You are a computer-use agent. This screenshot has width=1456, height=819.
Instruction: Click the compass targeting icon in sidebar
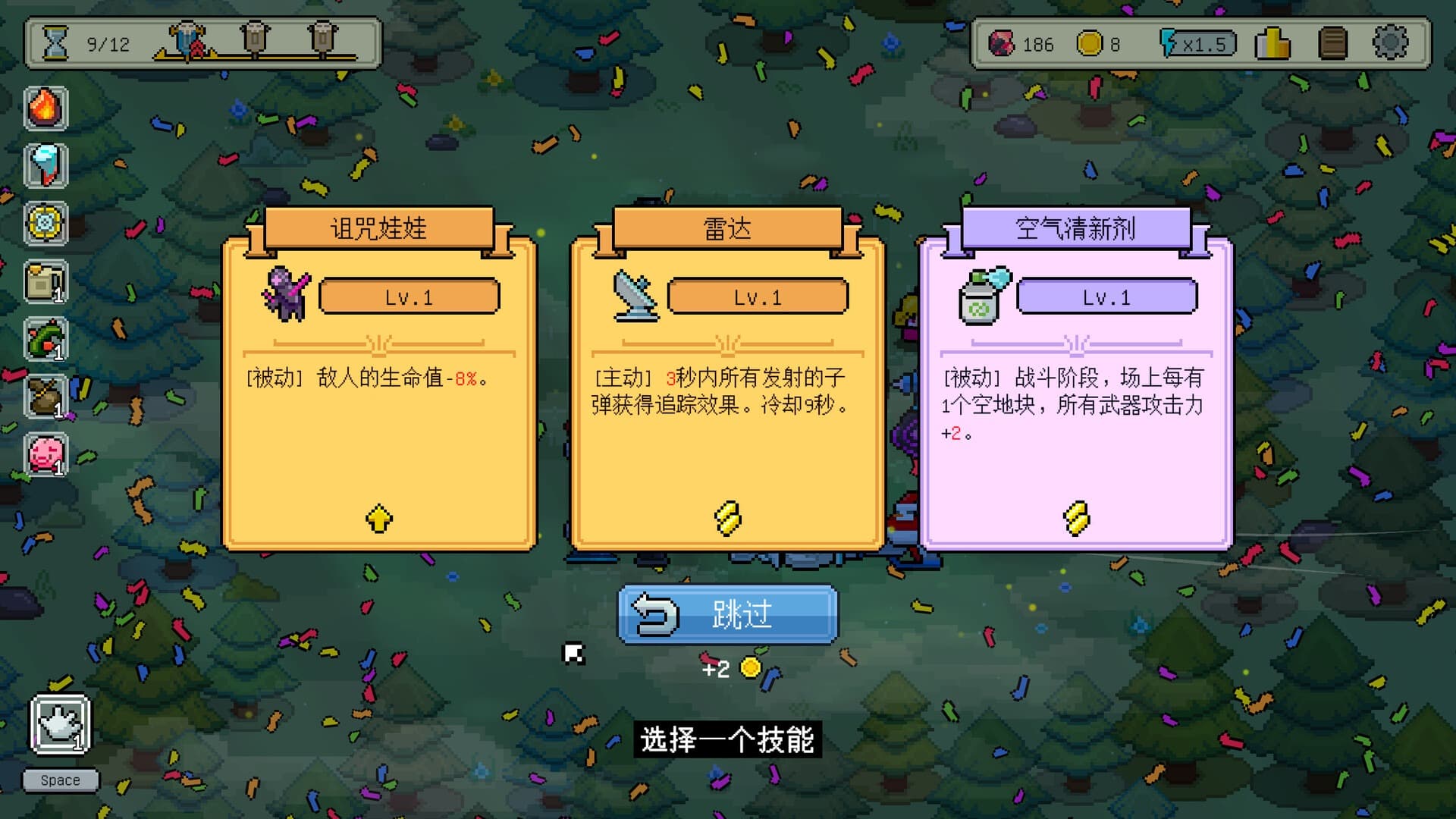[46, 224]
